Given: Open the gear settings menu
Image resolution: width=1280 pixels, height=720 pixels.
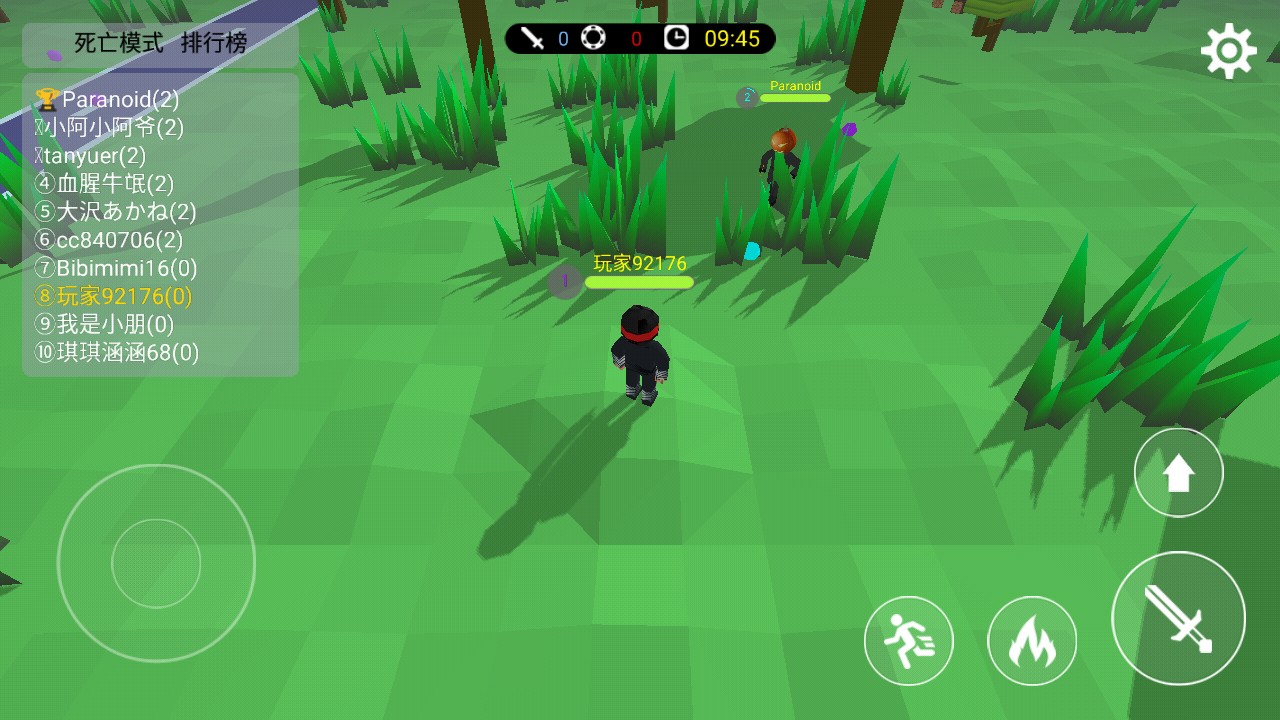Looking at the screenshot, I should [x=1228, y=51].
